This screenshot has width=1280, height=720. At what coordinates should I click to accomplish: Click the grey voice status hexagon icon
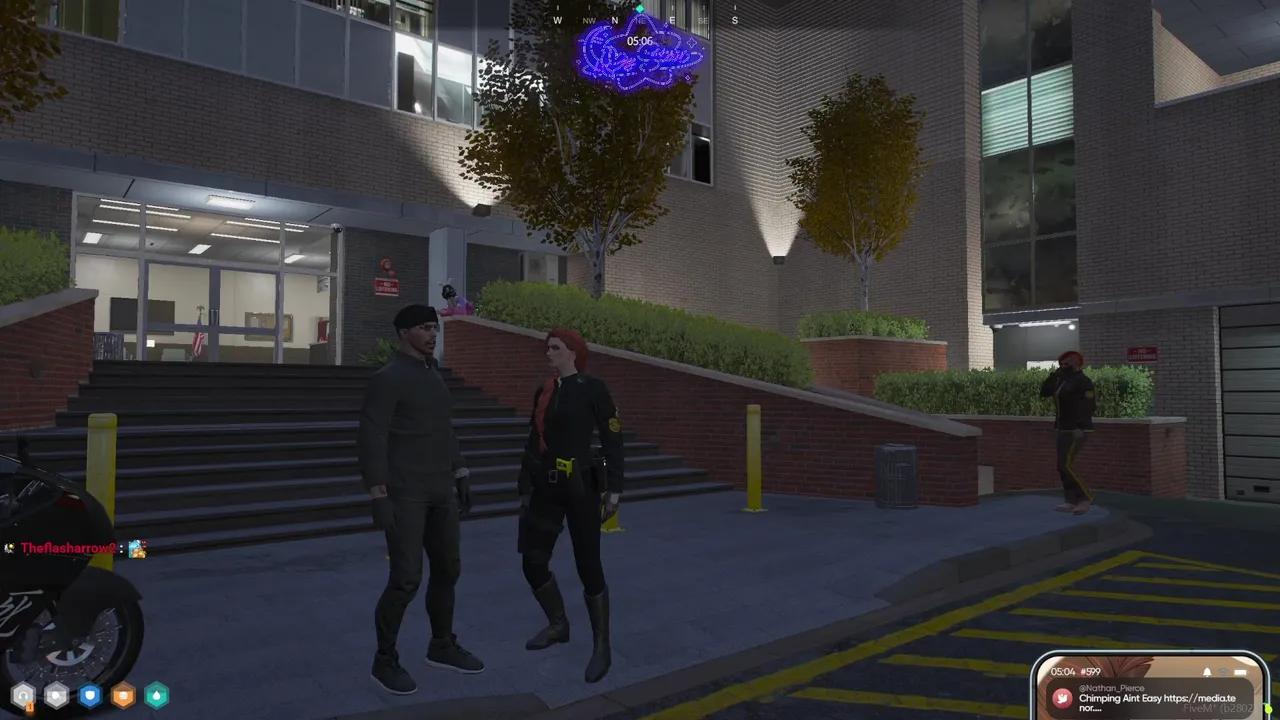pyautogui.click(x=56, y=693)
